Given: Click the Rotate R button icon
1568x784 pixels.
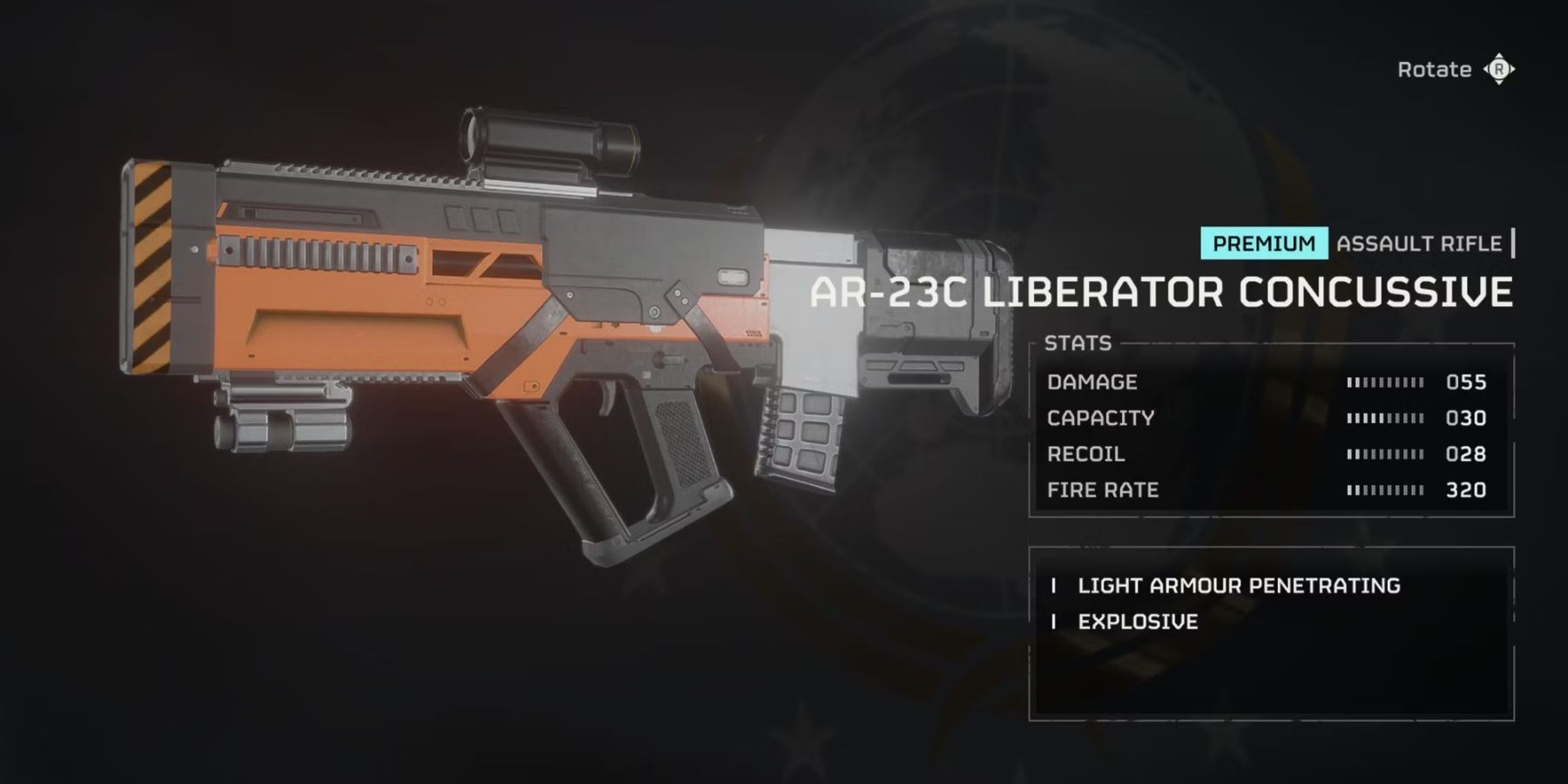Looking at the screenshot, I should coord(1498,69).
